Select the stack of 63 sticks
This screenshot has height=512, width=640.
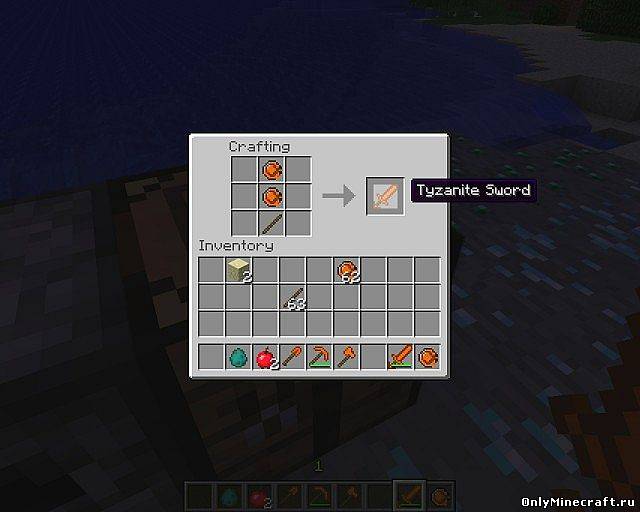pos(293,298)
